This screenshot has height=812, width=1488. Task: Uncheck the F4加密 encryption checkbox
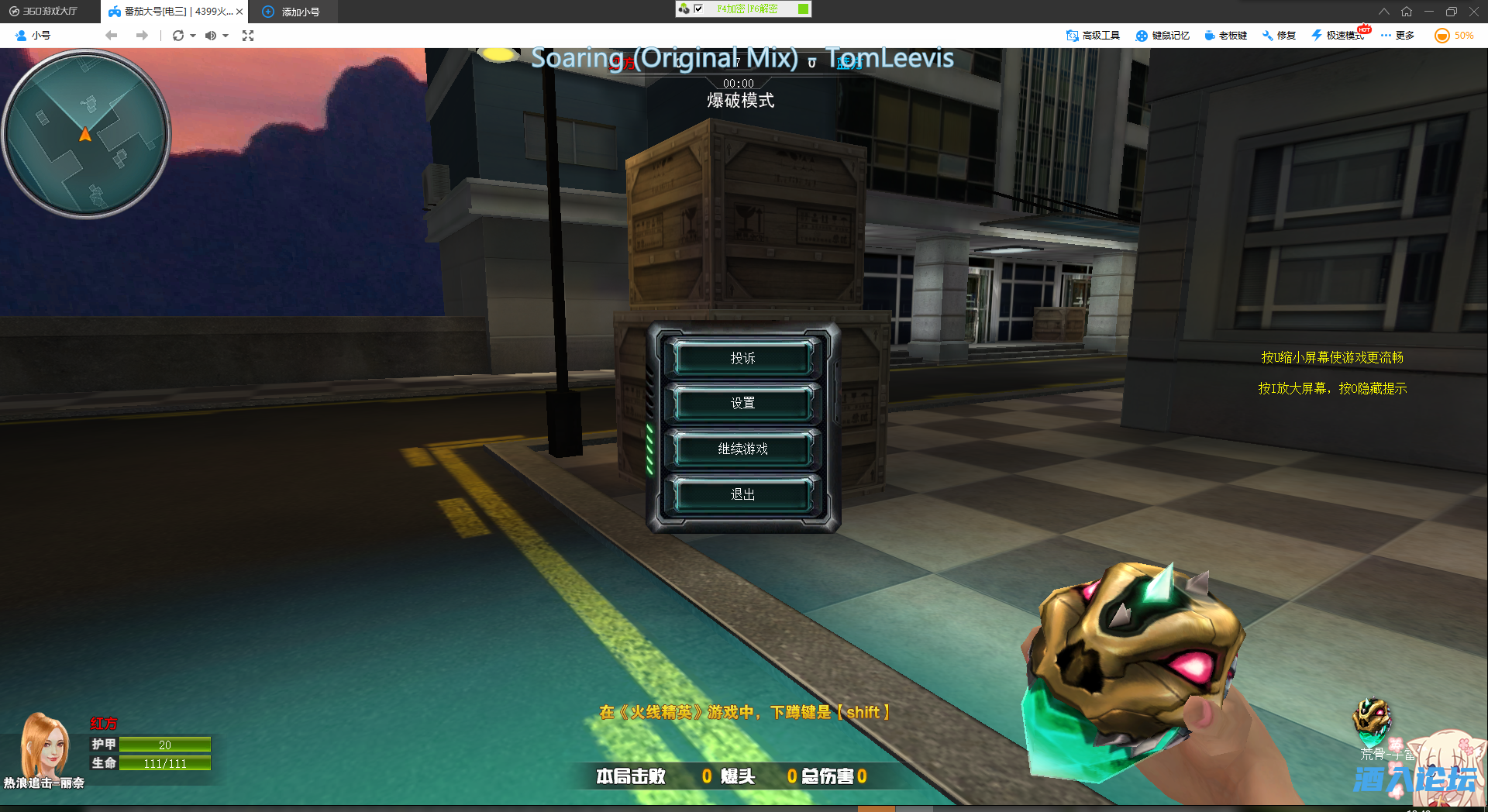coord(698,9)
